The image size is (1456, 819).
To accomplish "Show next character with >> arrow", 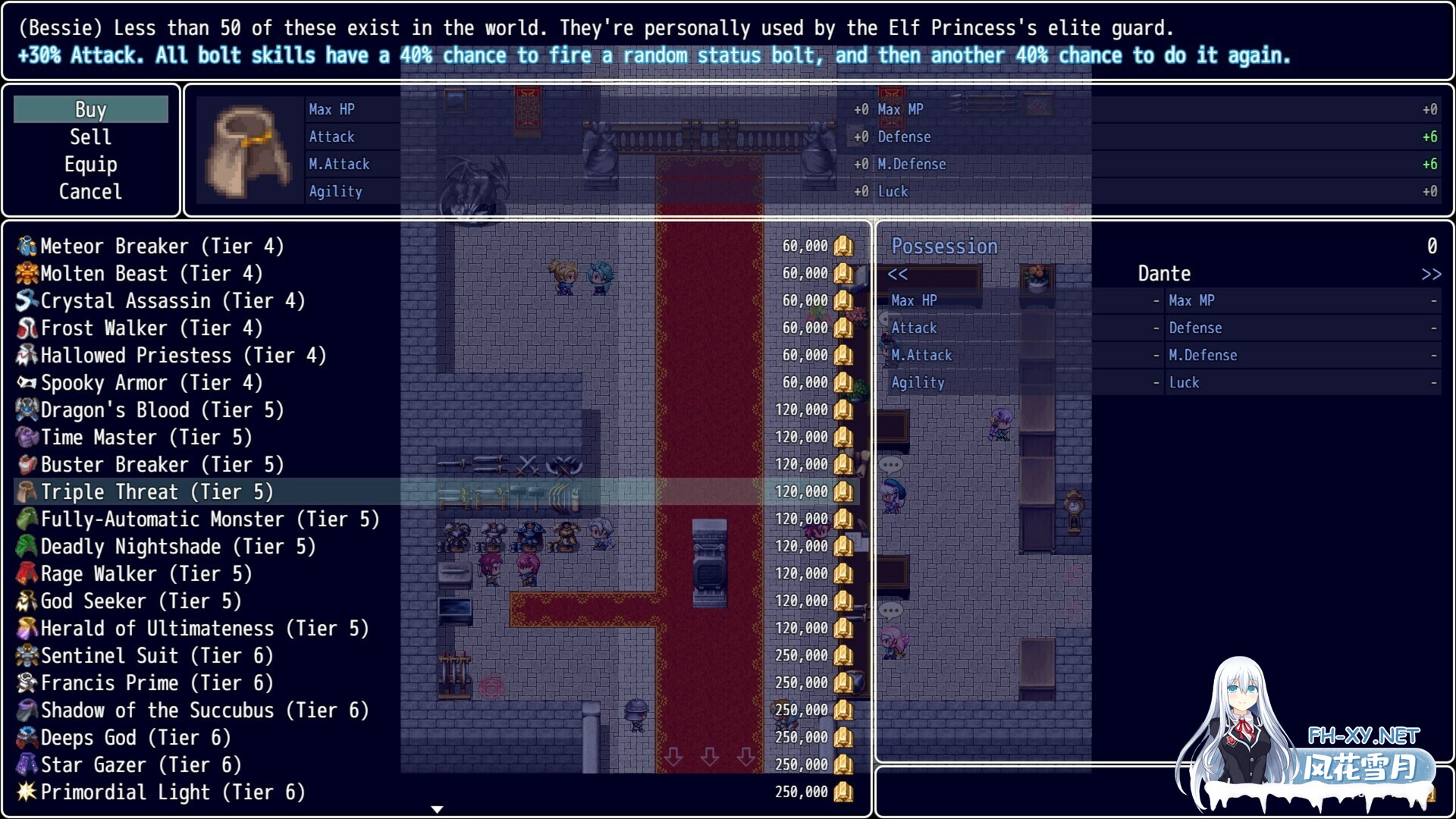I will [1431, 274].
